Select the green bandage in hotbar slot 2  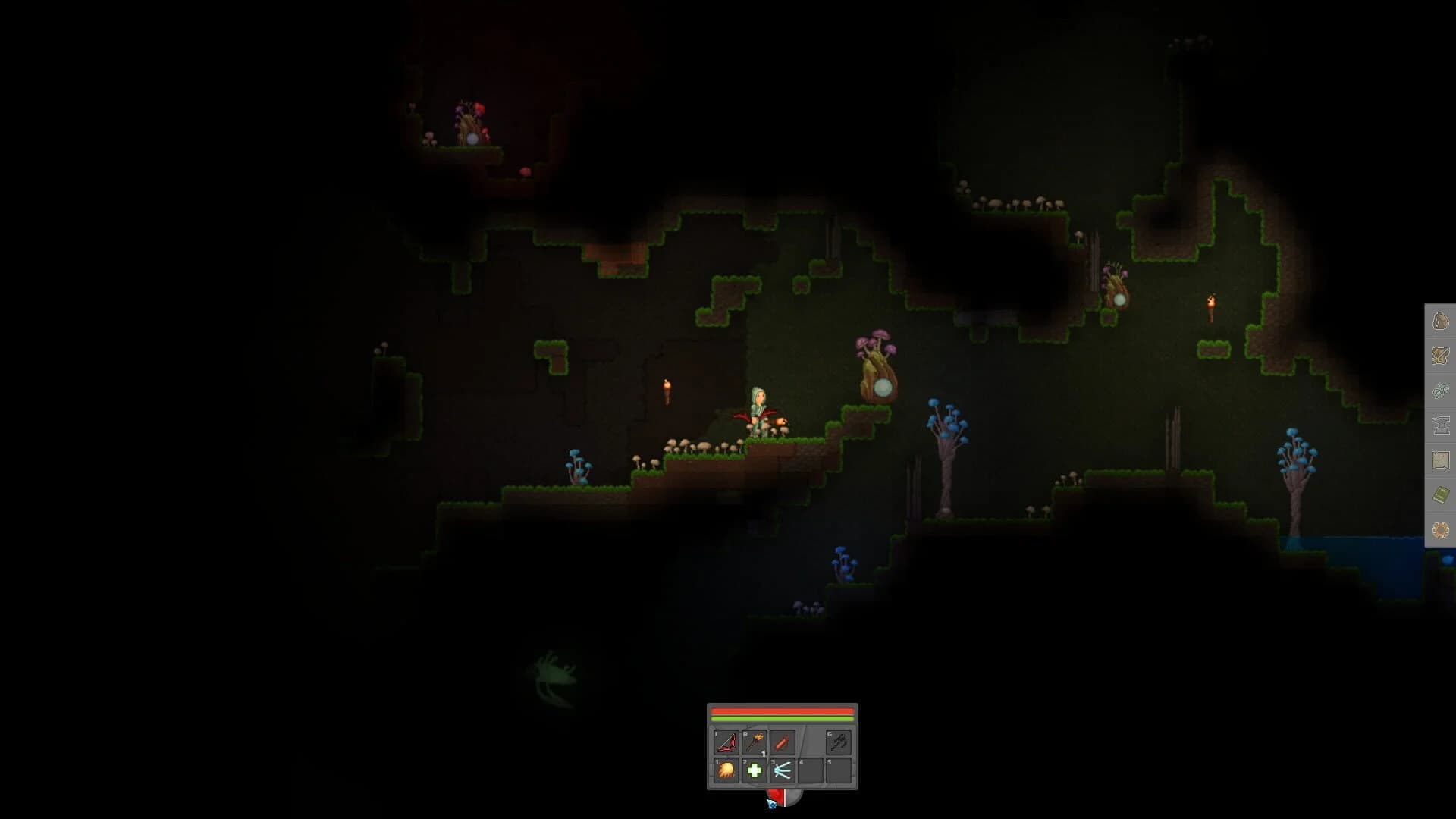click(x=755, y=771)
